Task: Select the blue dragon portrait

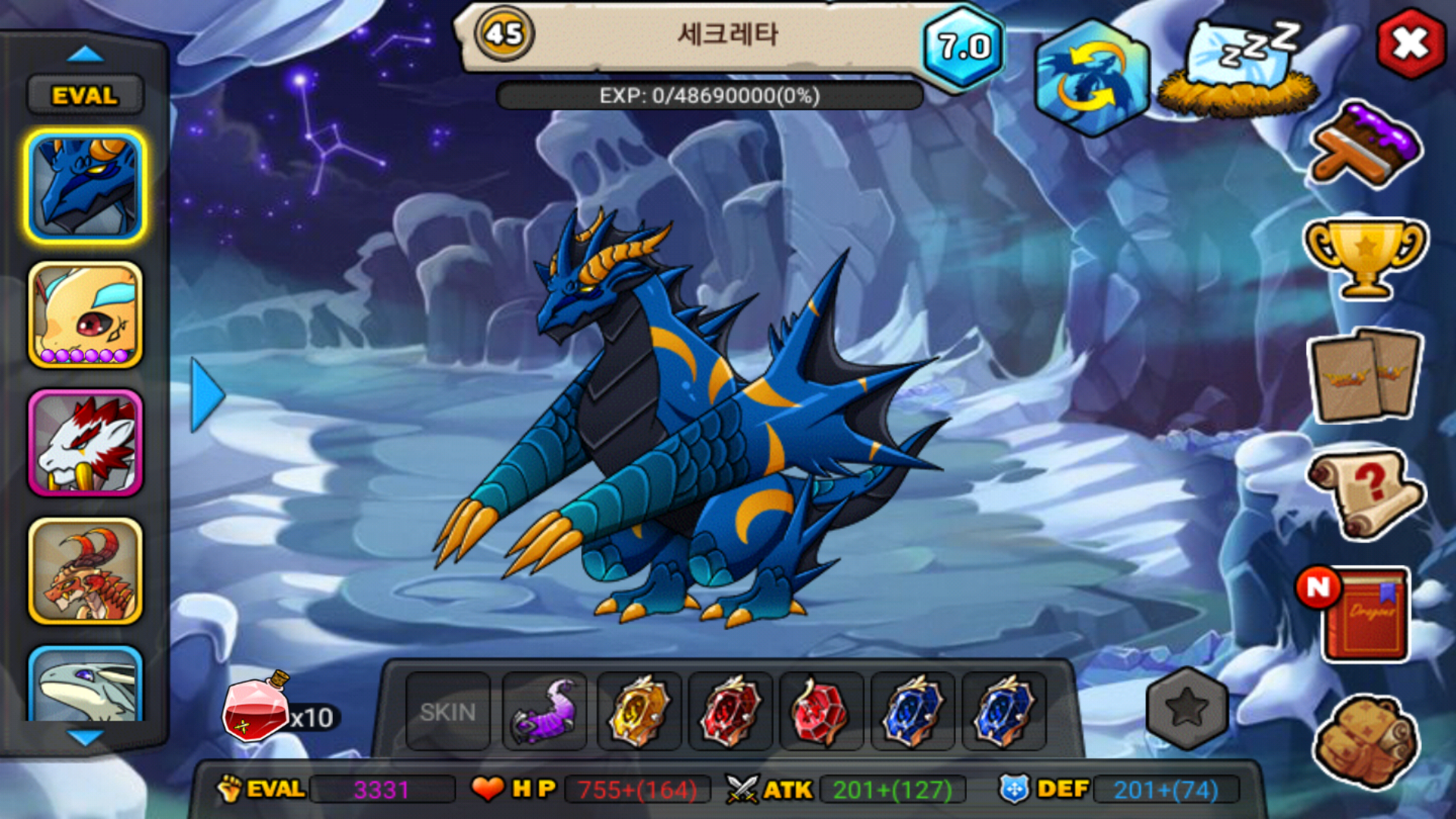Action: coord(86,186)
